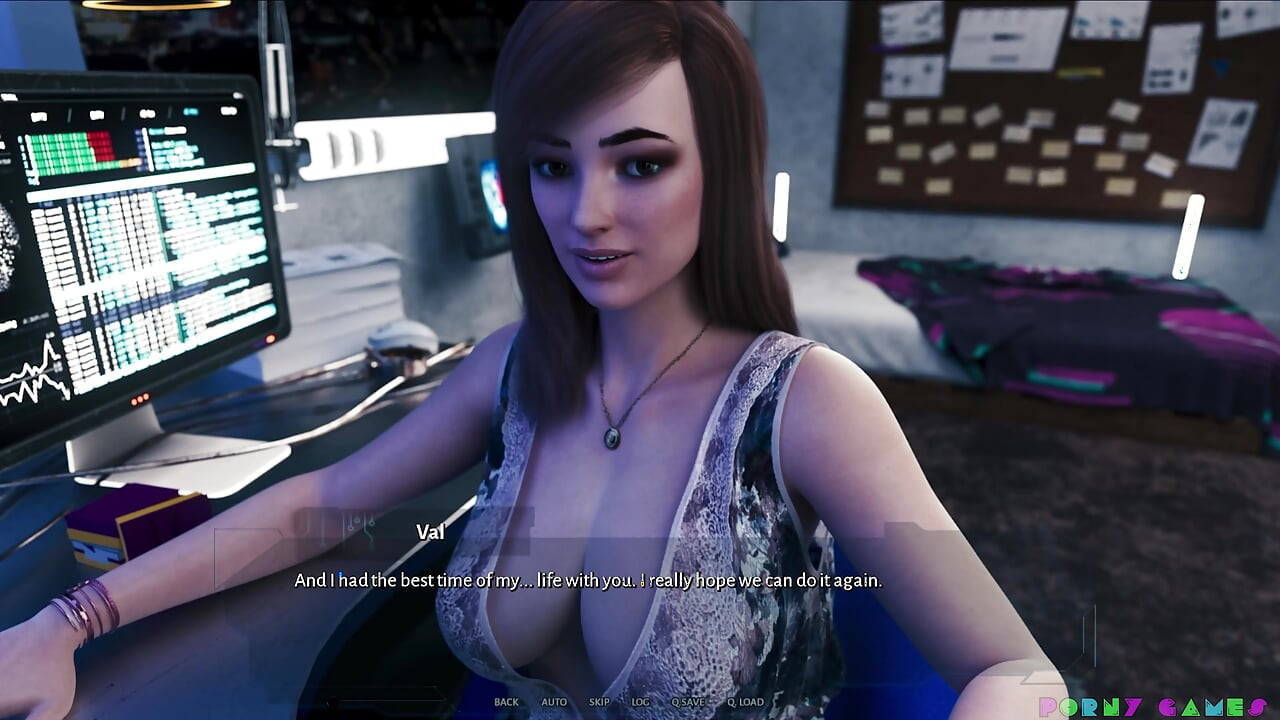The image size is (1280, 720).
Task: Click the speaker name label Val
Action: click(428, 531)
